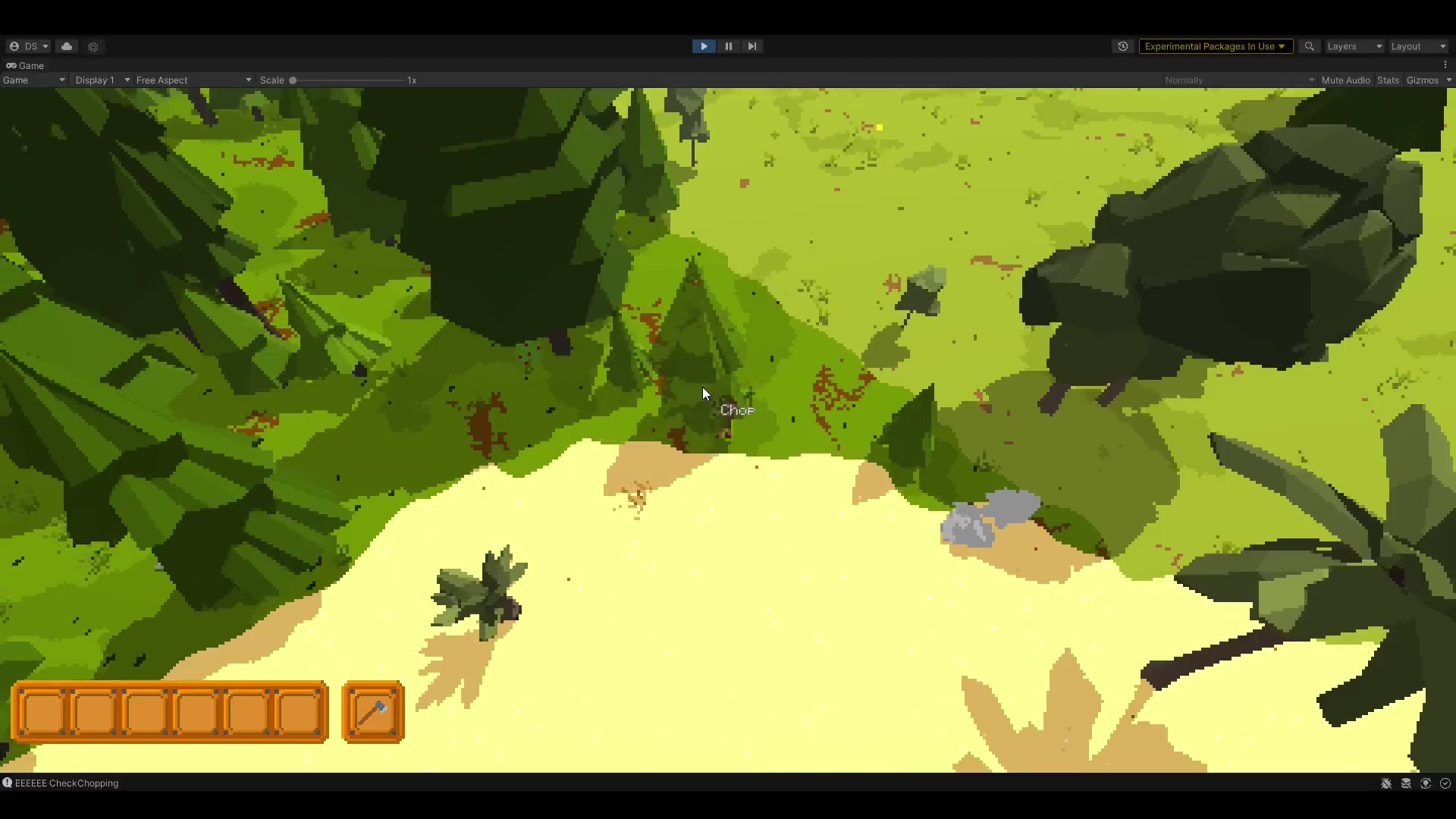Image resolution: width=1456 pixels, height=819 pixels.
Task: Open the Free Aspect dropdown
Action: pos(193,80)
